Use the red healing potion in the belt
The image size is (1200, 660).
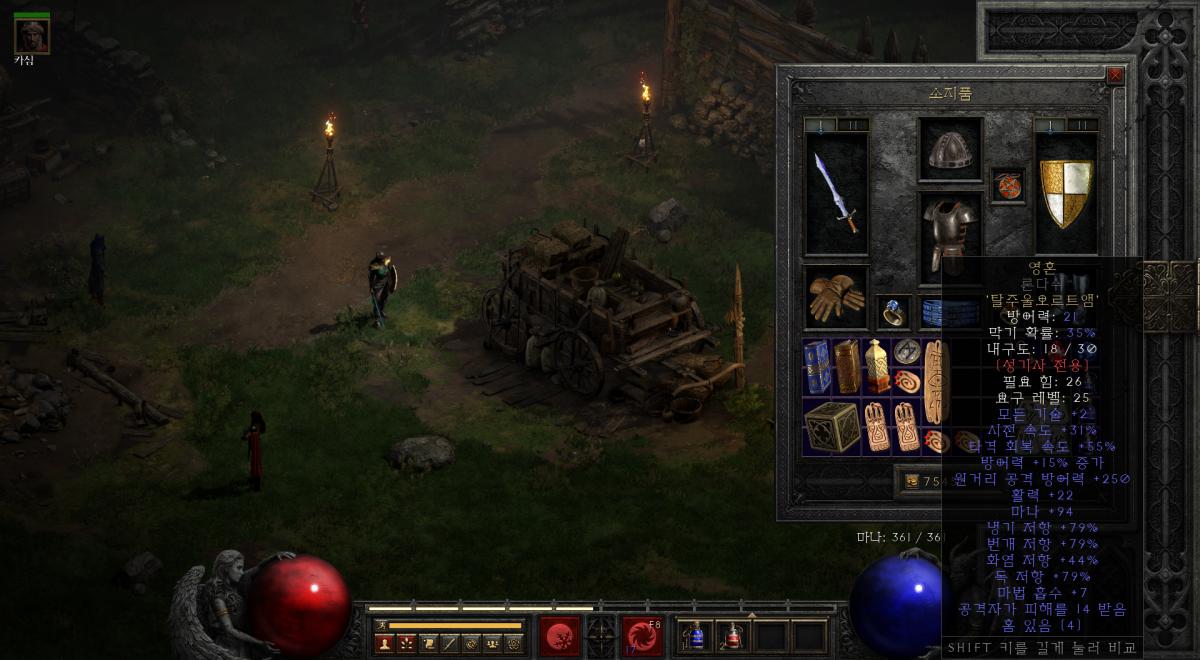[733, 636]
